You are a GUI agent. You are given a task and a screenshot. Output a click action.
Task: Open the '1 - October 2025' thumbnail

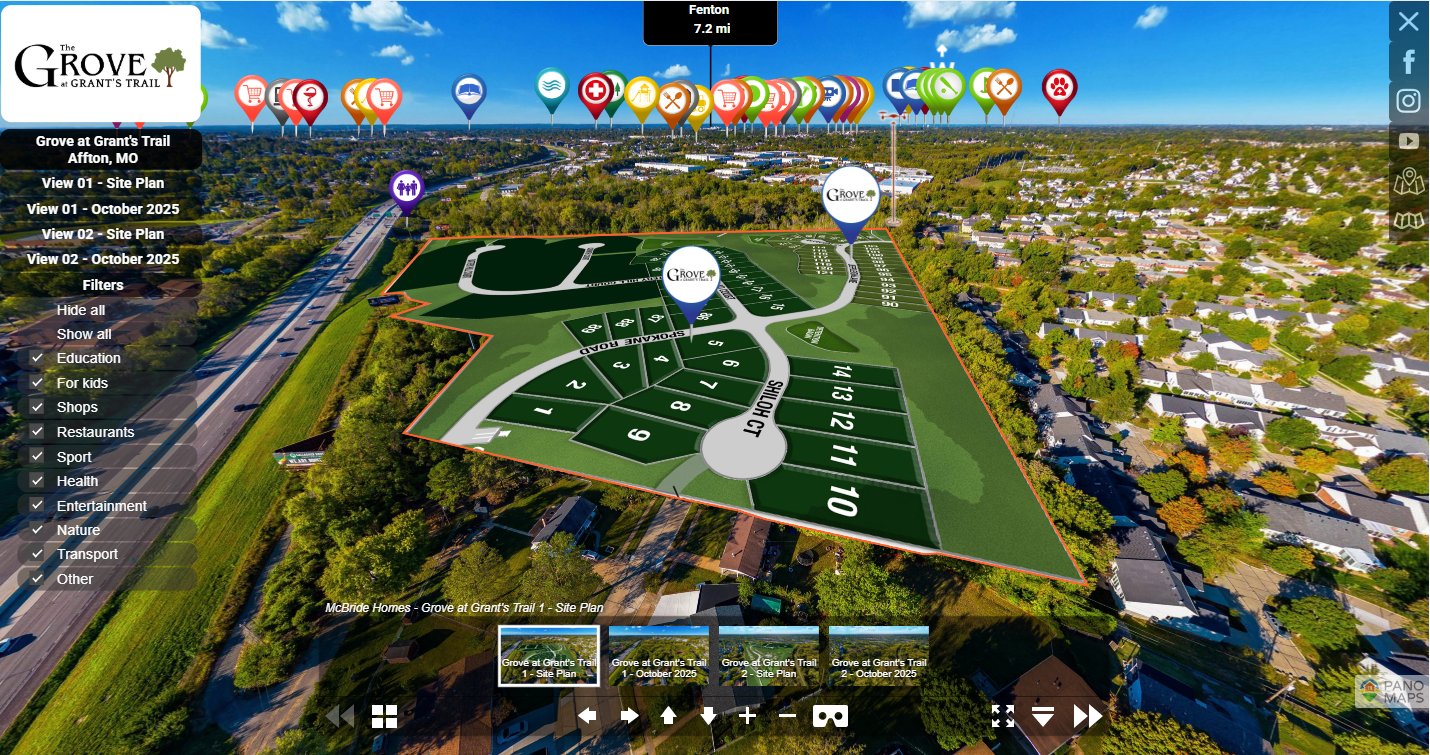658,655
